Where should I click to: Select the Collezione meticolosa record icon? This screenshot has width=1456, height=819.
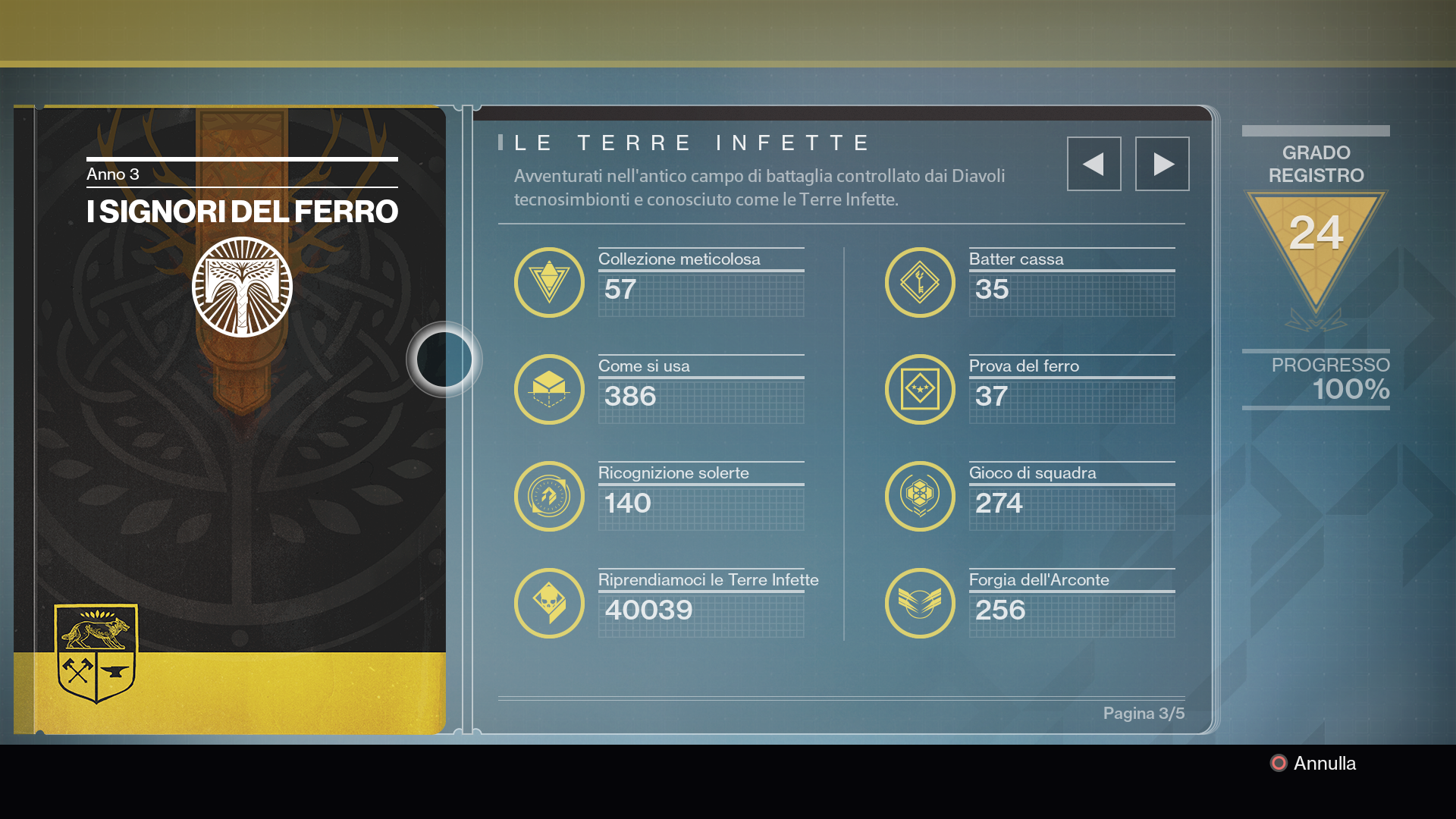(x=549, y=282)
